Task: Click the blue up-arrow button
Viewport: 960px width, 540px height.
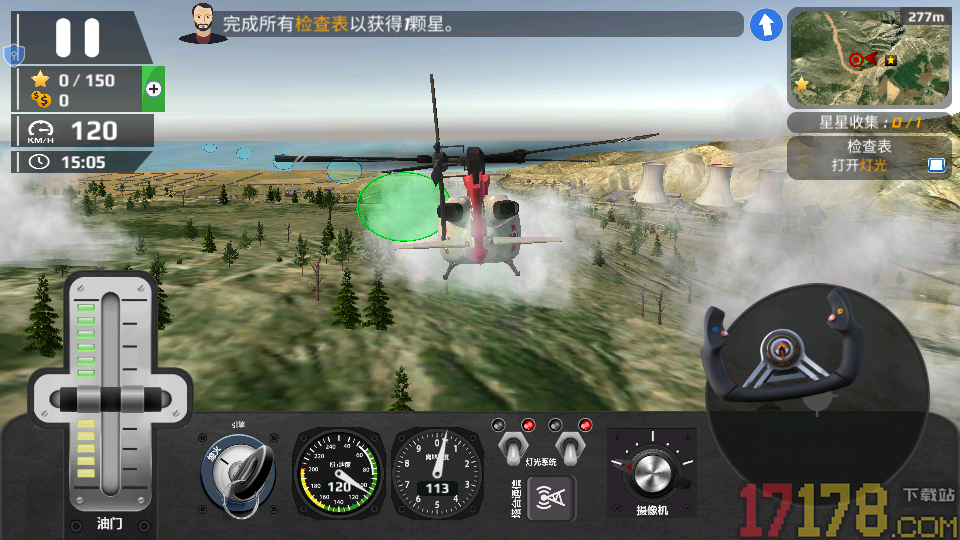Action: tap(766, 25)
